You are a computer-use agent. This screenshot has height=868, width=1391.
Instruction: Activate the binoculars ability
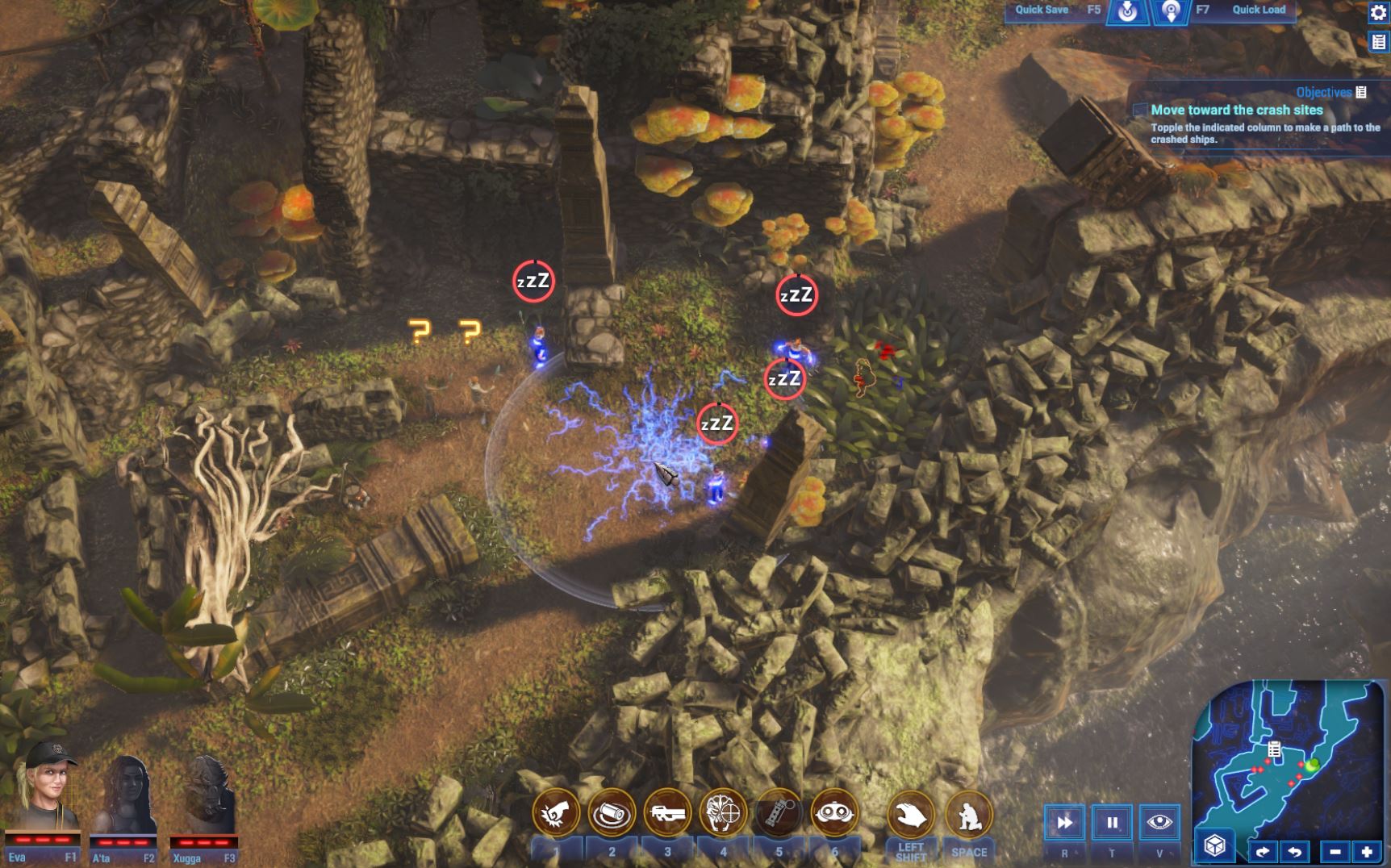(834, 813)
